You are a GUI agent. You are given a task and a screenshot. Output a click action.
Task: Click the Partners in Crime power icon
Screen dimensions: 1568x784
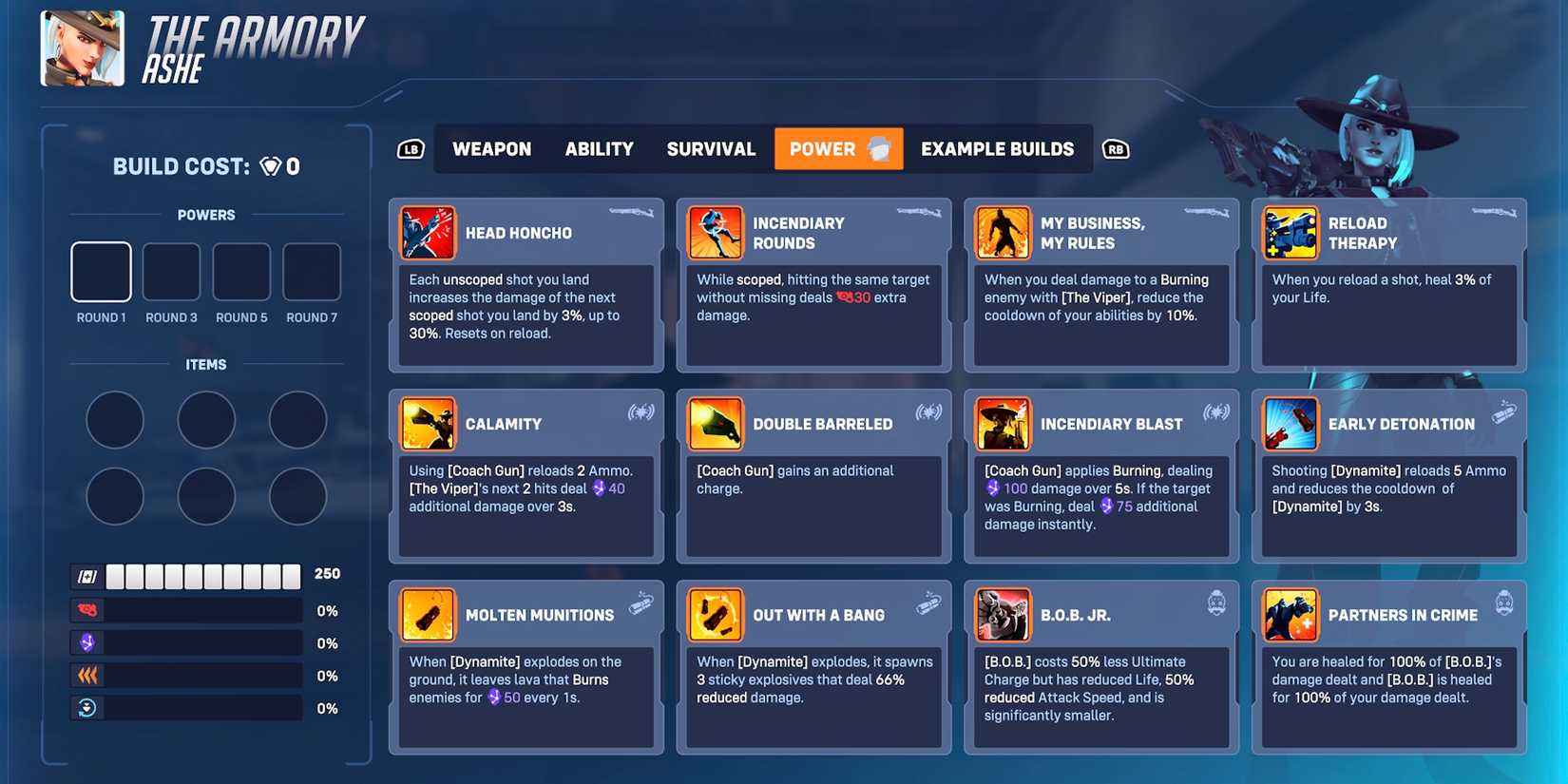tap(1291, 614)
